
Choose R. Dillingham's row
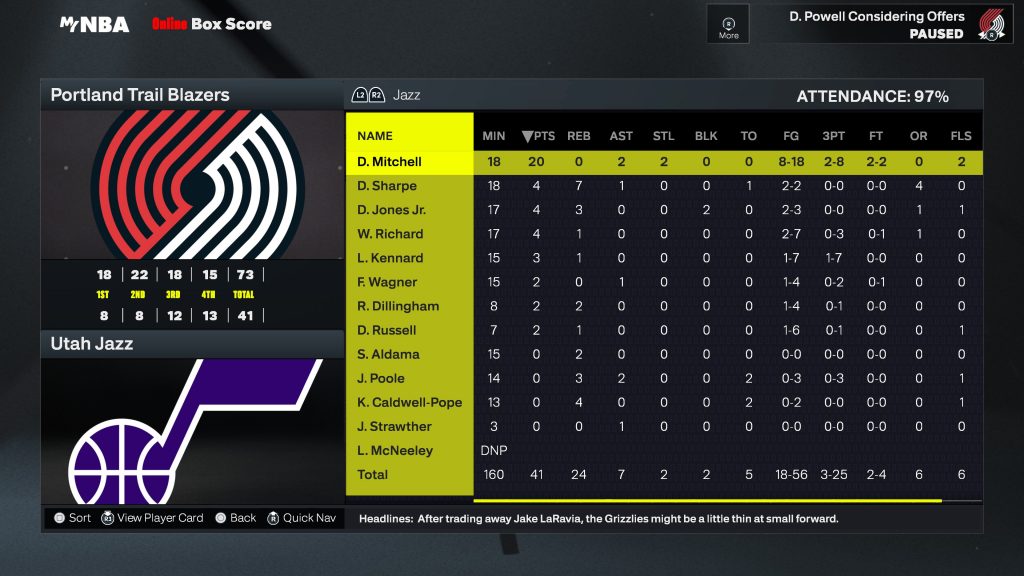(x=398, y=306)
